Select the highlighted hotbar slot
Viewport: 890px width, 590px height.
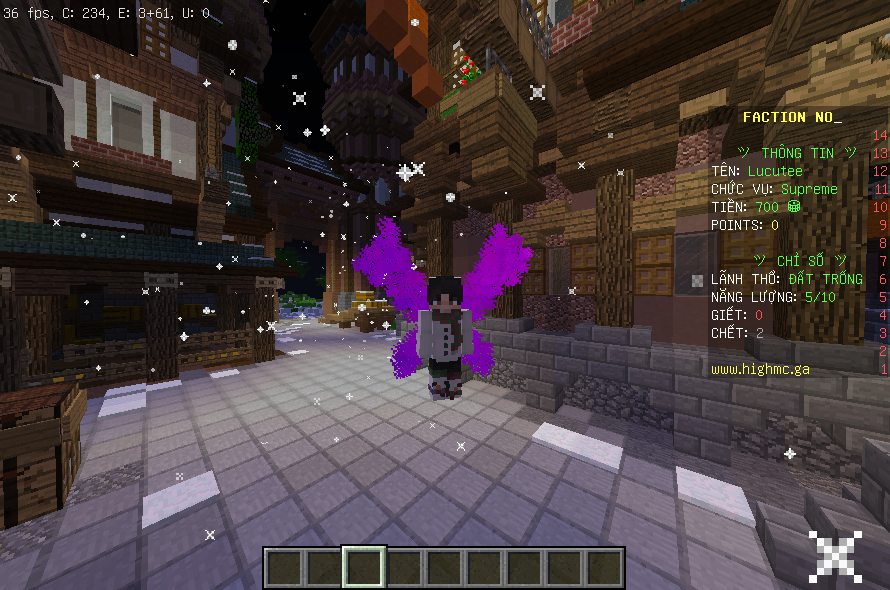[x=363, y=567]
